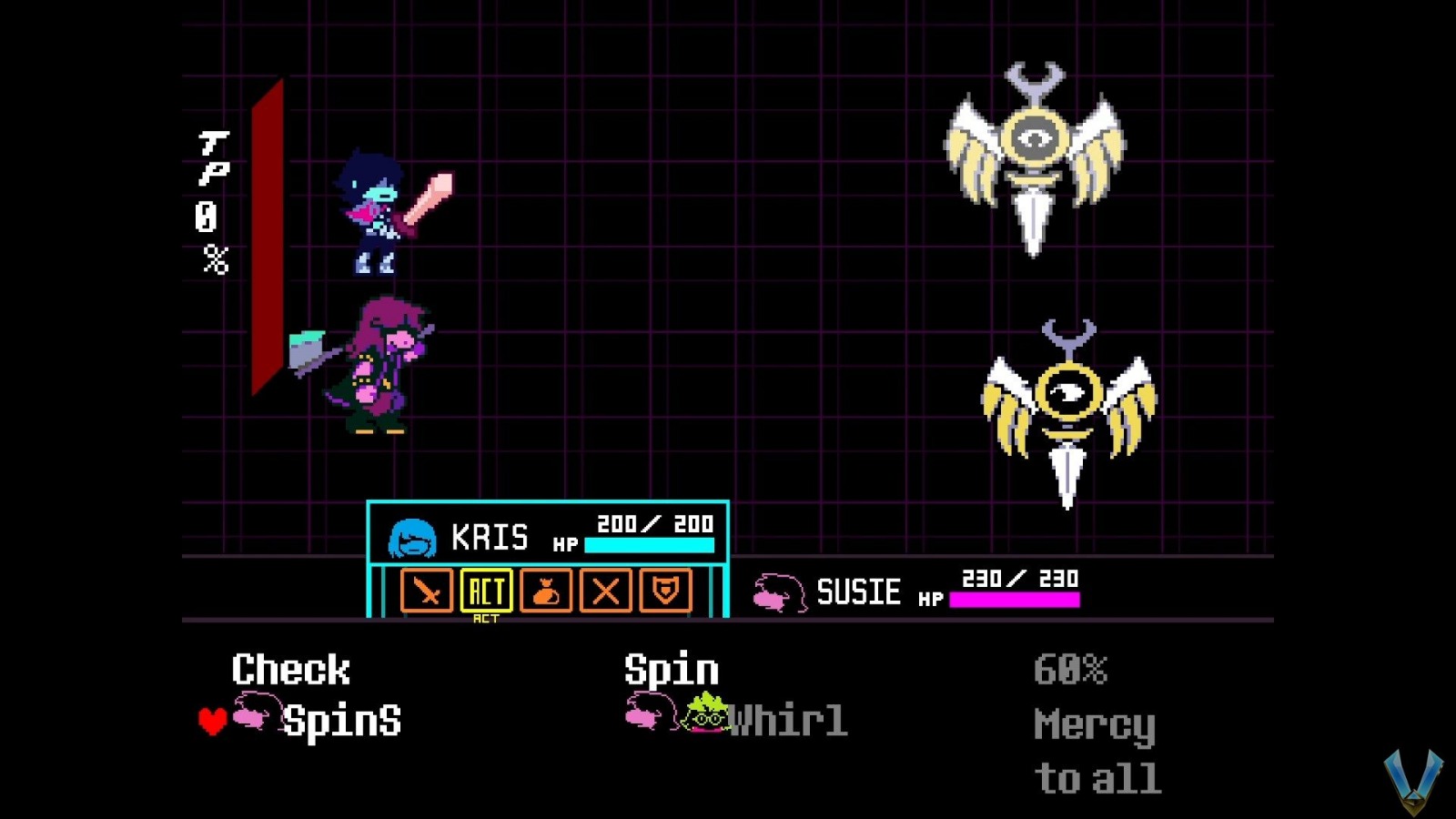Select the highlighted ACT command icon
Image resolution: width=1456 pixels, height=819 pixels.
tap(487, 592)
